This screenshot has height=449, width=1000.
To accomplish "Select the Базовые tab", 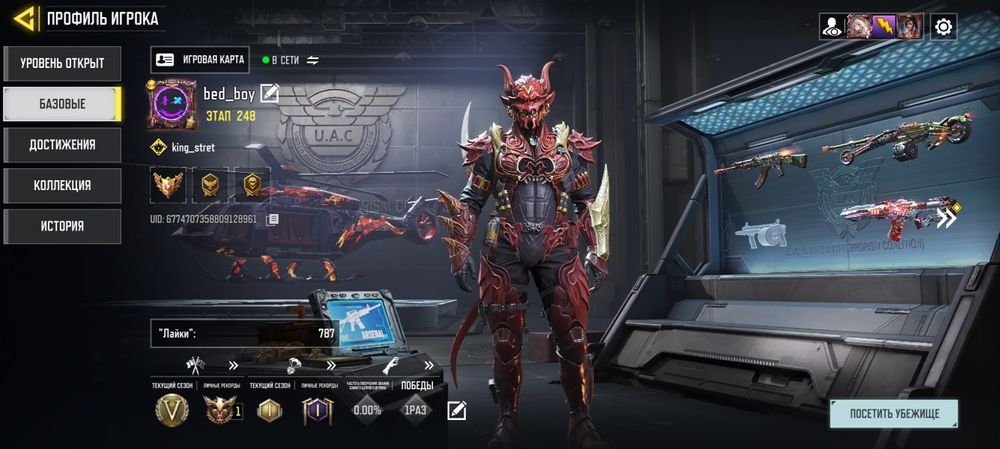I will [62, 104].
